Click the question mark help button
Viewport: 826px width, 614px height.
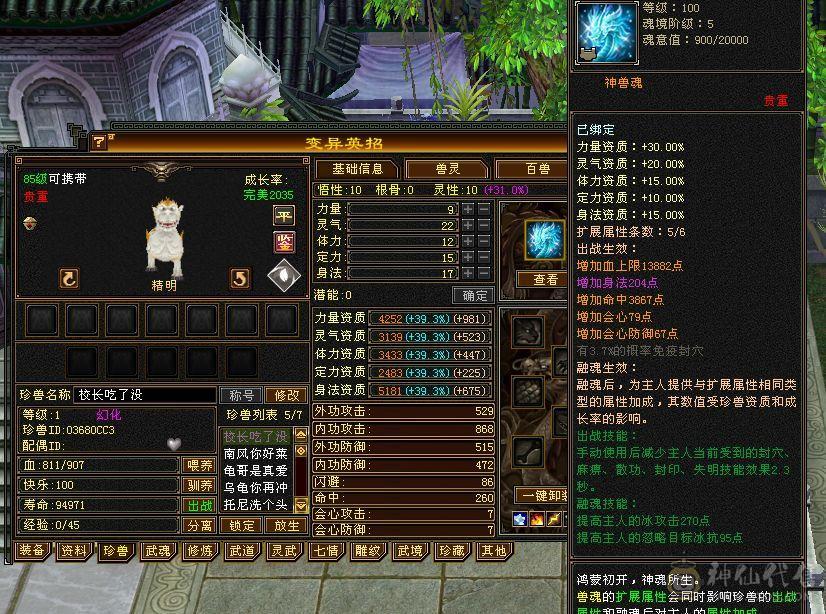click(x=99, y=143)
